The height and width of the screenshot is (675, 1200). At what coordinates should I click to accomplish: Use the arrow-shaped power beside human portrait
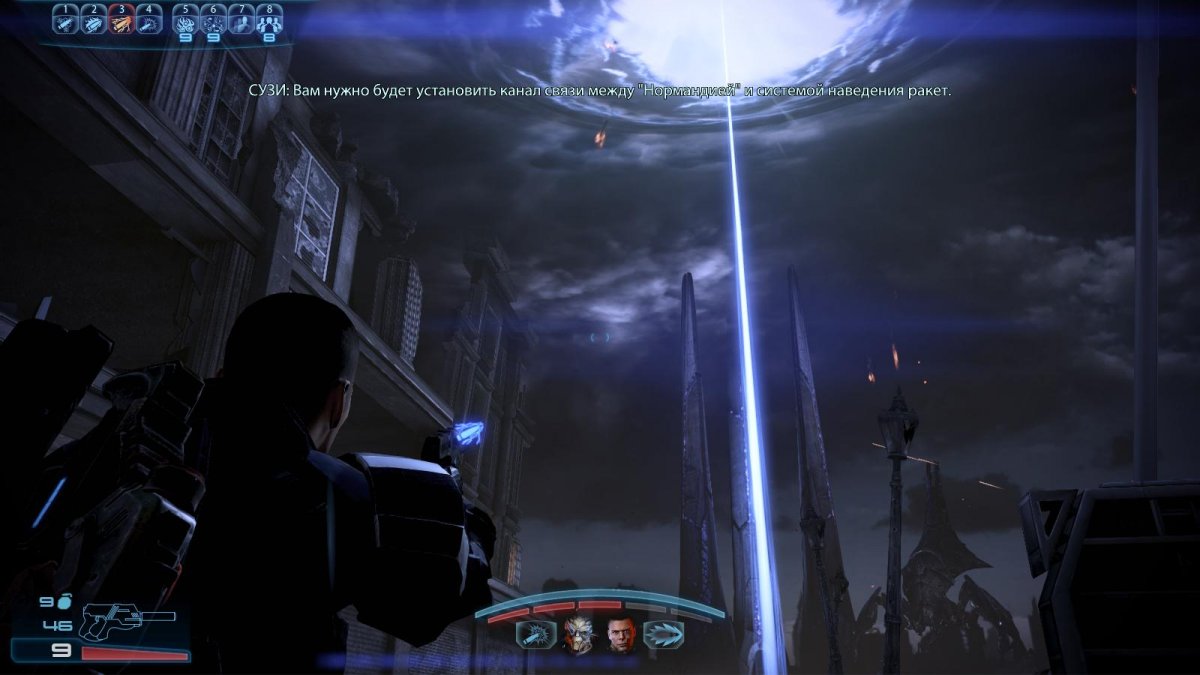[x=664, y=634]
